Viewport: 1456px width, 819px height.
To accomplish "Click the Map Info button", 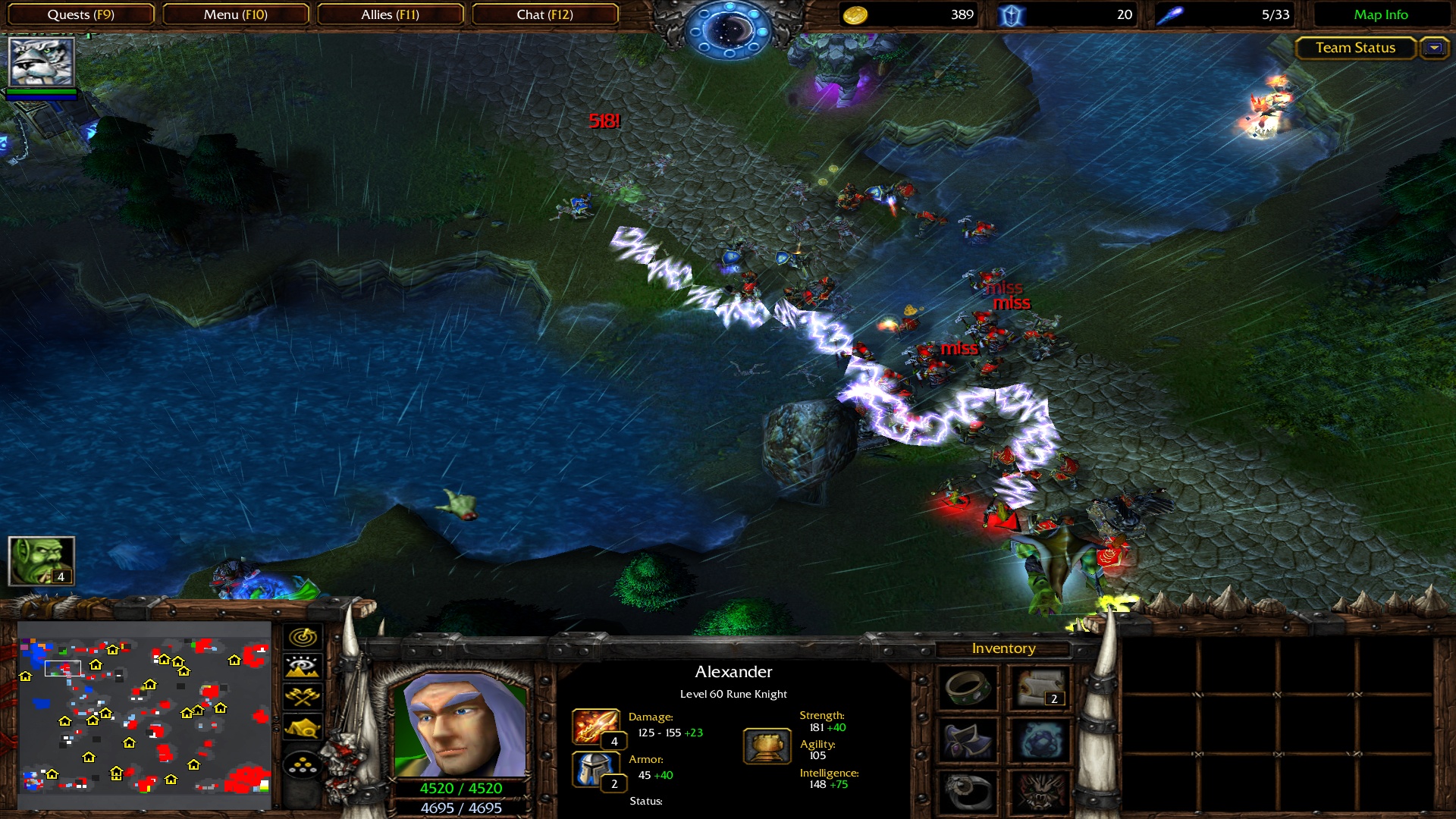I will pyautogui.click(x=1380, y=14).
